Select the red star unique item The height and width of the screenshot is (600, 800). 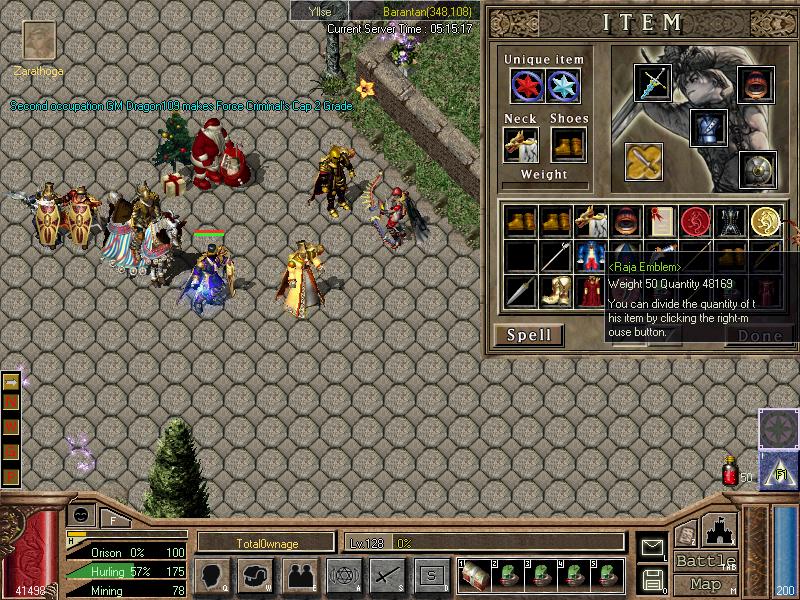pos(527,86)
